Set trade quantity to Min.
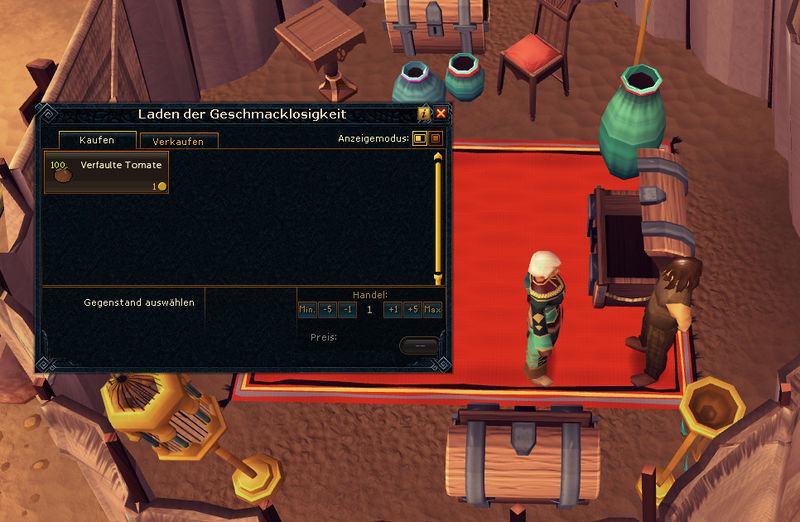The width and height of the screenshot is (800, 522). point(307,310)
